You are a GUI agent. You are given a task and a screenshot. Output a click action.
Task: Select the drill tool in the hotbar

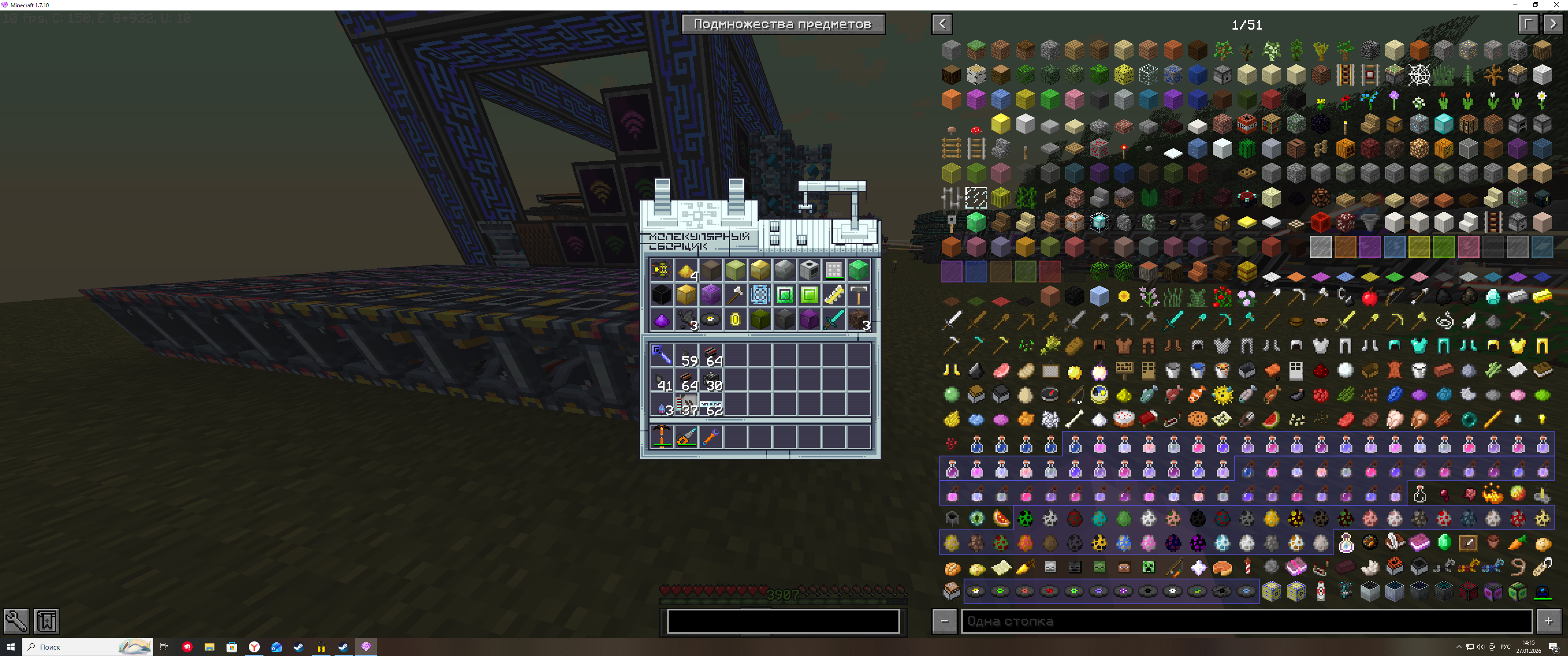pos(686,436)
